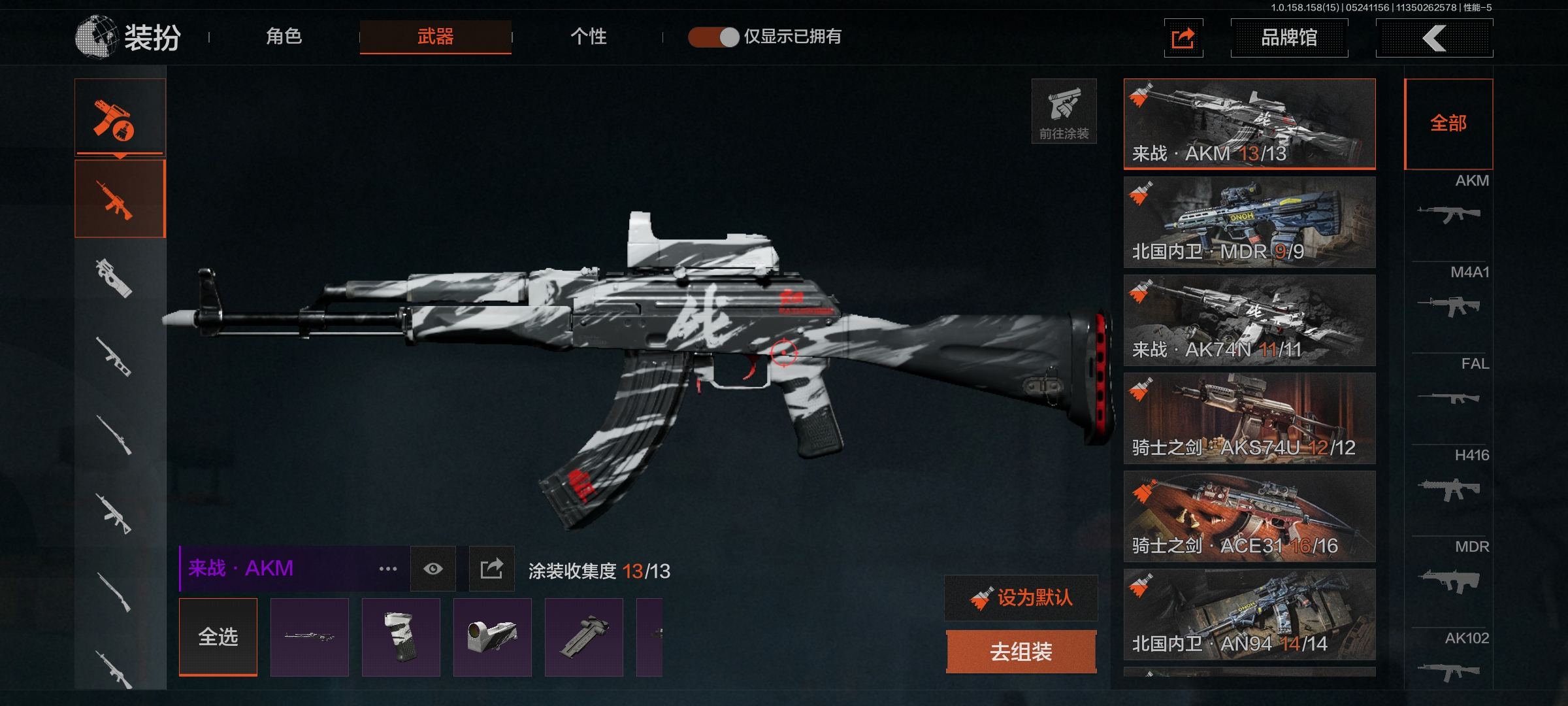Select the red dot sight part slot
The height and width of the screenshot is (706, 1568).
click(x=492, y=637)
